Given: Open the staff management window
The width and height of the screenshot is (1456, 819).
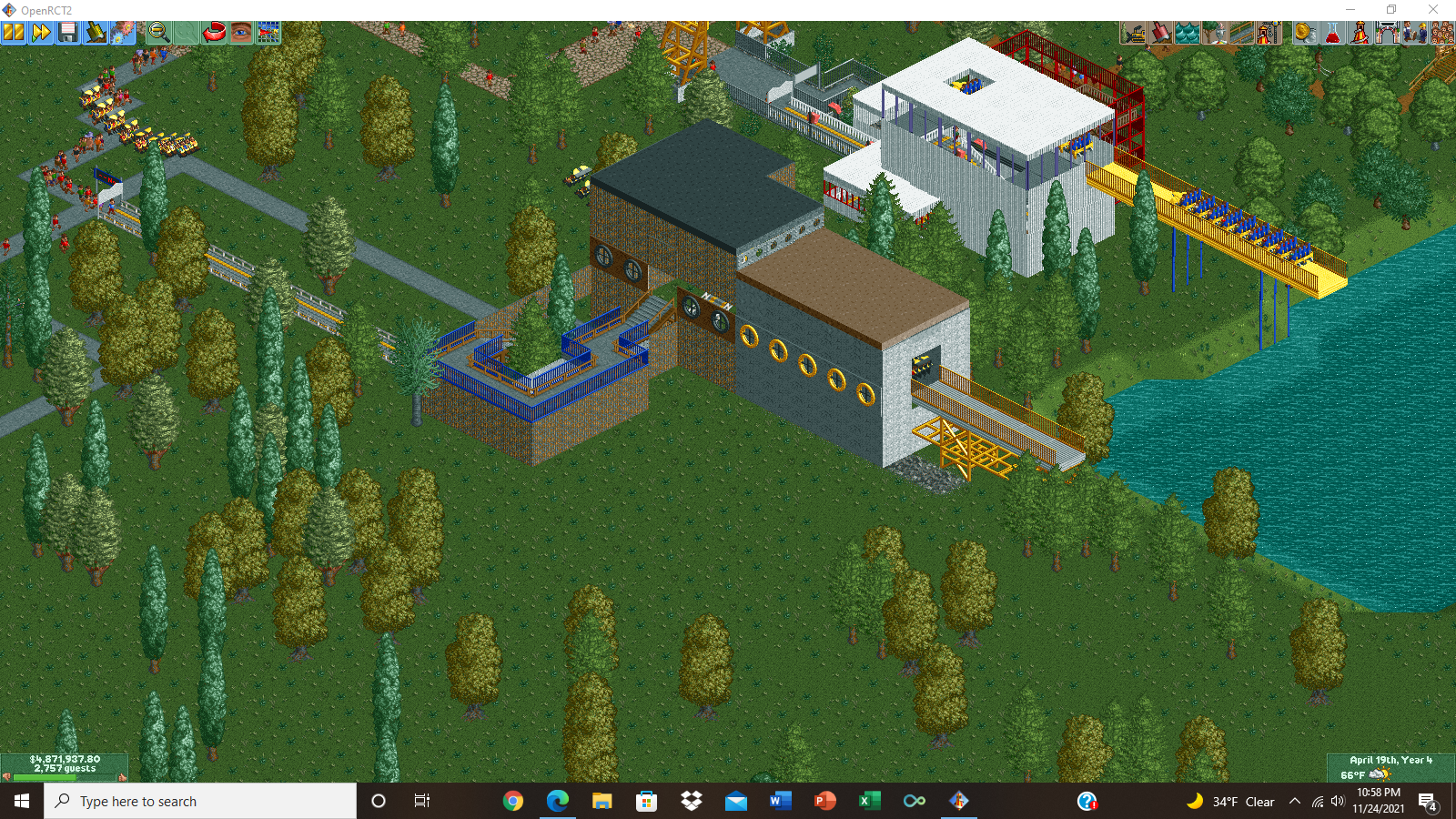Looking at the screenshot, I should (x=1412, y=32).
